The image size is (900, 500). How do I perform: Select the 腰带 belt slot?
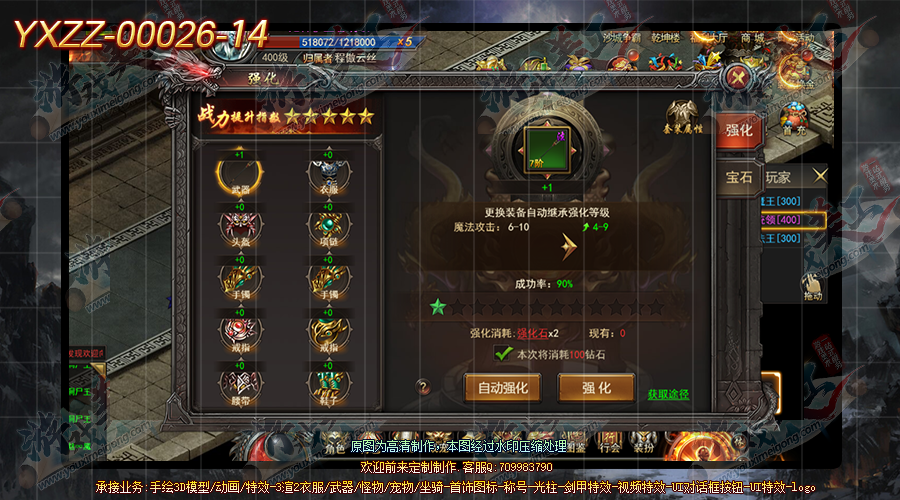click(240, 381)
